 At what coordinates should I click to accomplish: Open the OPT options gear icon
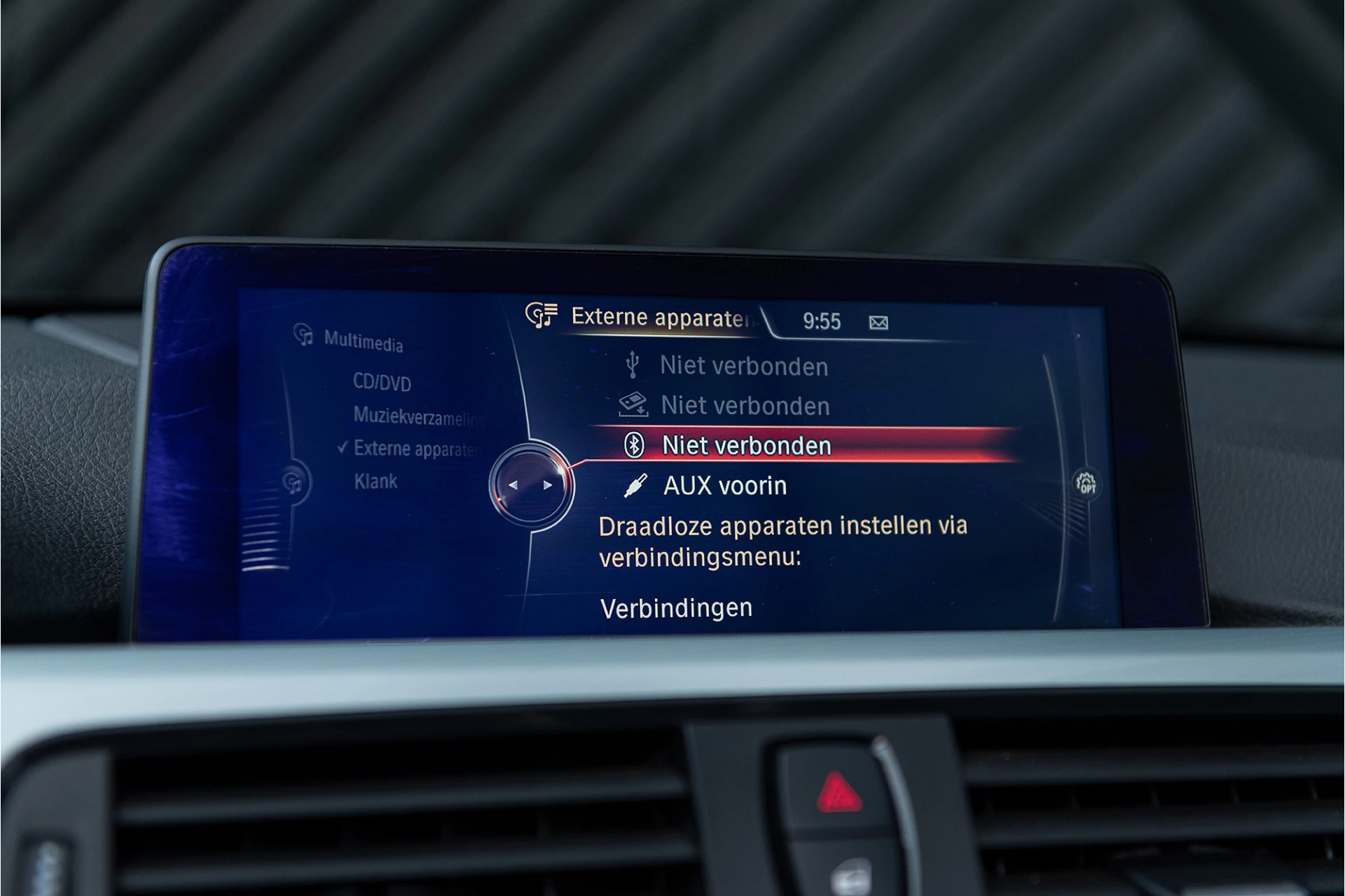[1088, 483]
